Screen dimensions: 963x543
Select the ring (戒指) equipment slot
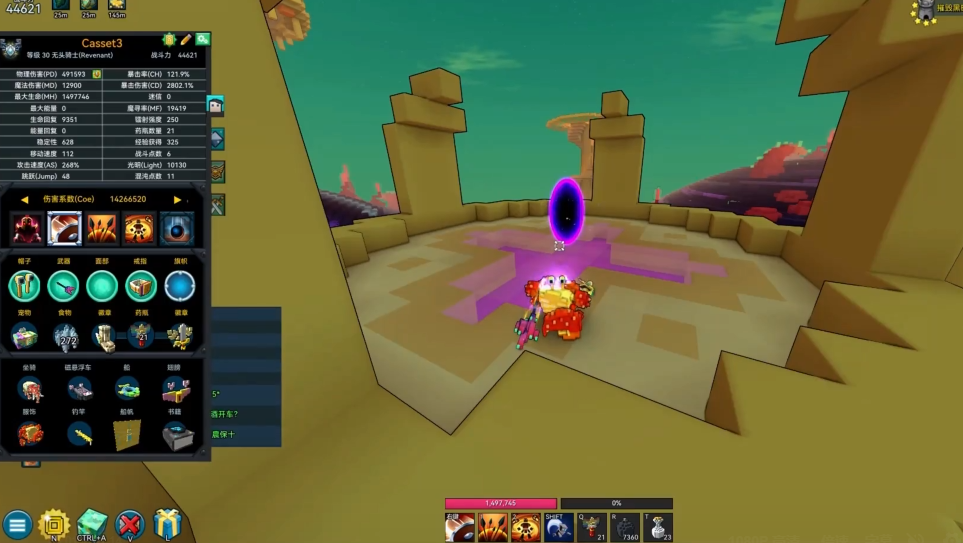141,286
